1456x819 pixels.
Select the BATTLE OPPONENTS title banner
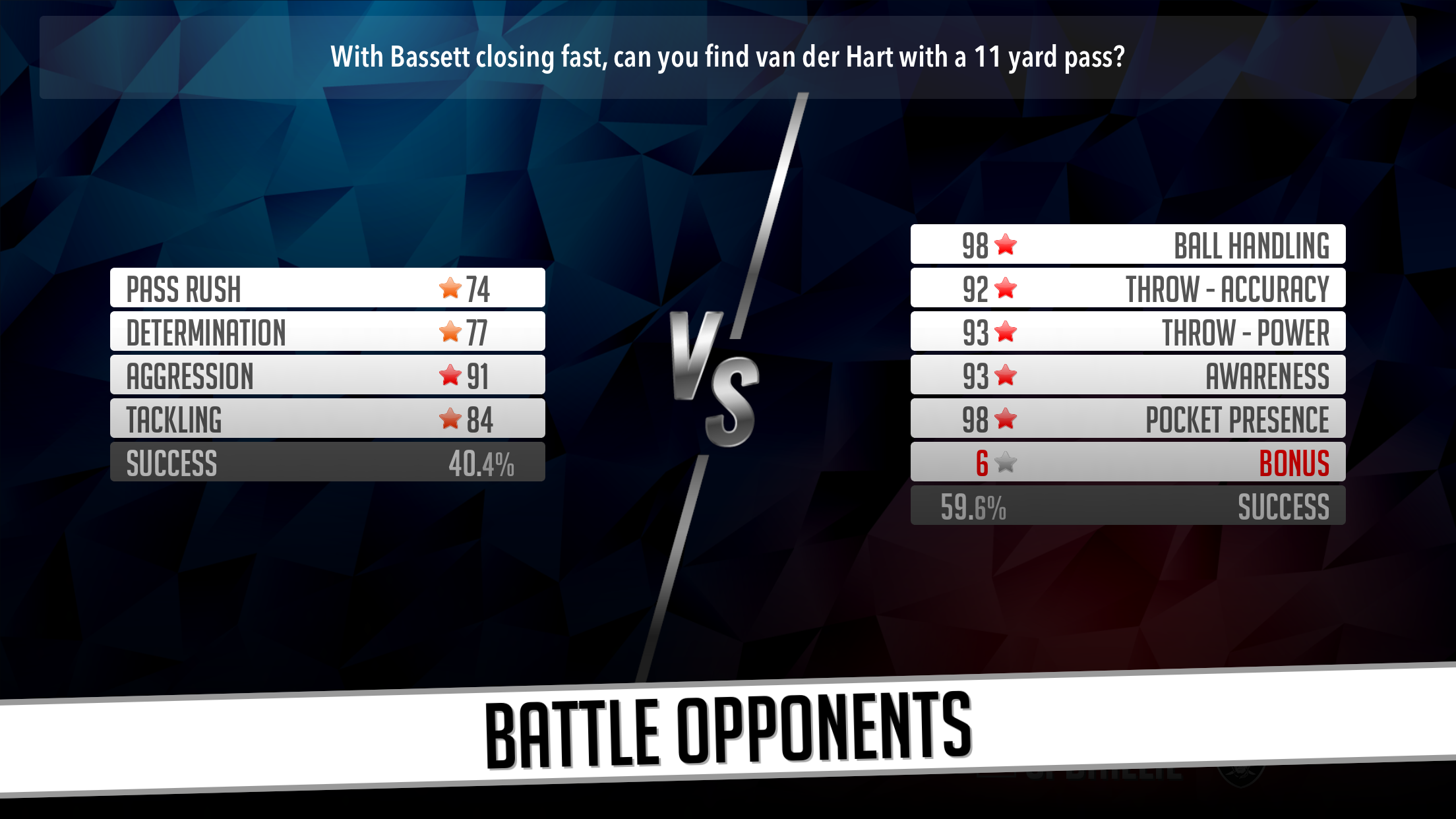[728, 729]
